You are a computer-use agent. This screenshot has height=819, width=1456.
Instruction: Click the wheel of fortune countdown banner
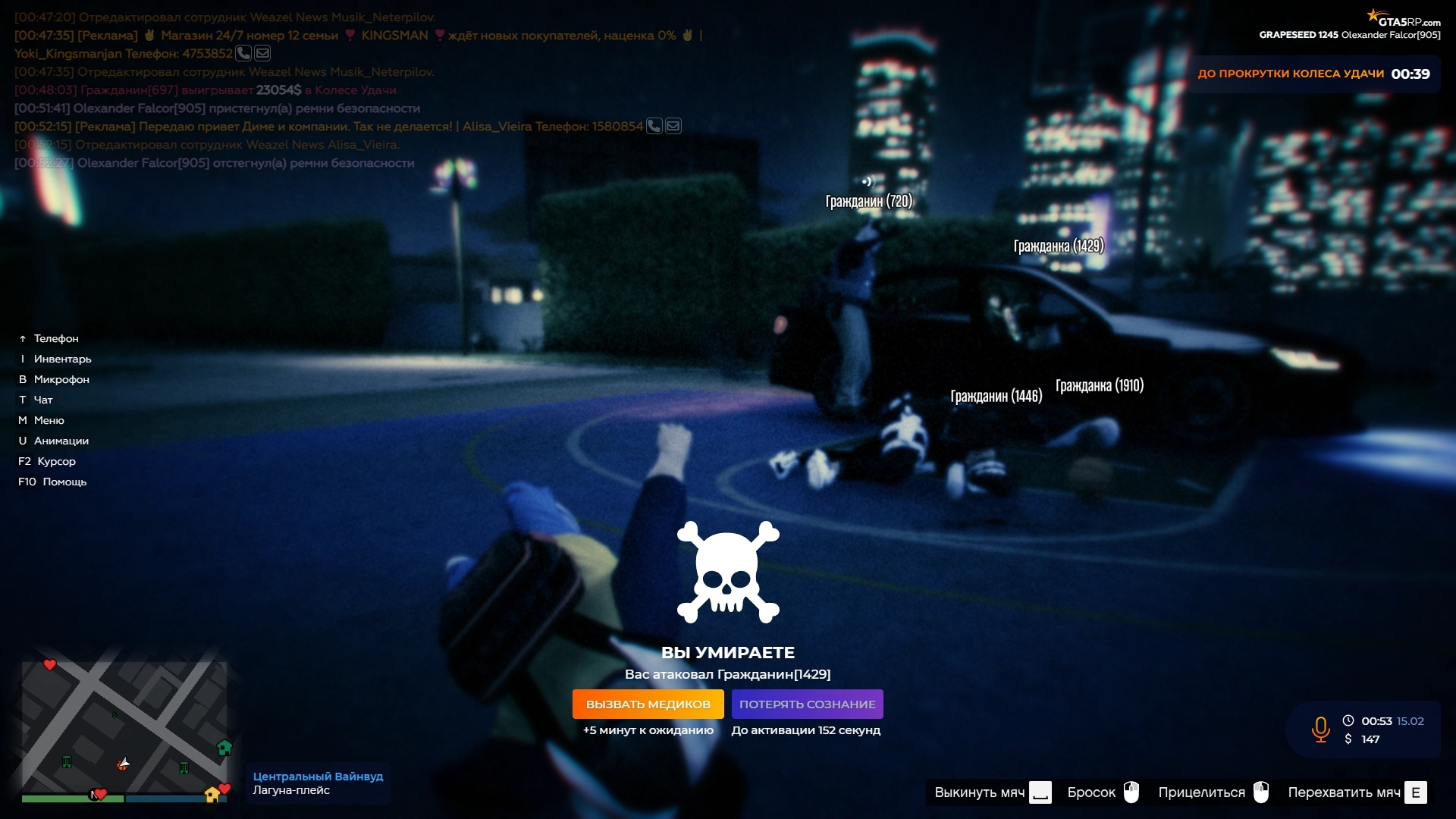[1313, 74]
